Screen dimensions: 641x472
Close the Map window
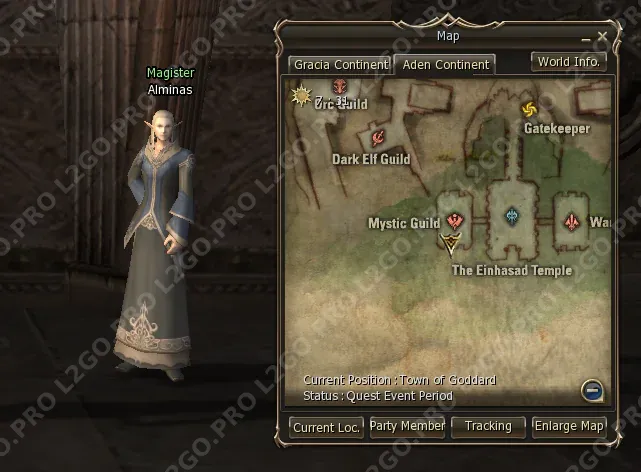pos(602,37)
